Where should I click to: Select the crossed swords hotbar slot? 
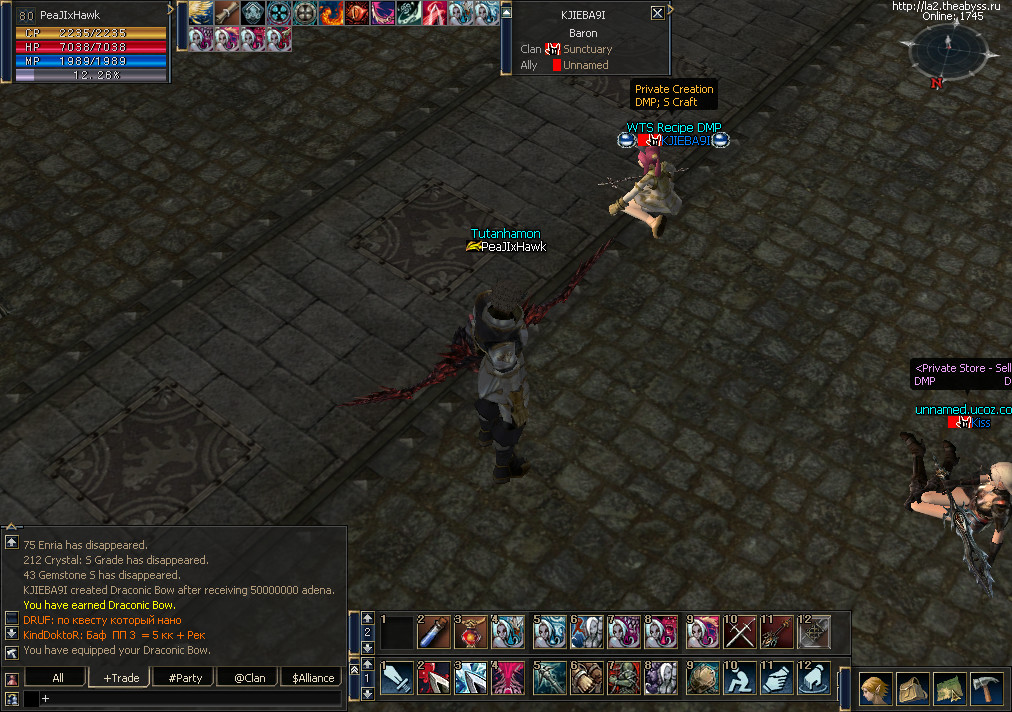(x=740, y=632)
